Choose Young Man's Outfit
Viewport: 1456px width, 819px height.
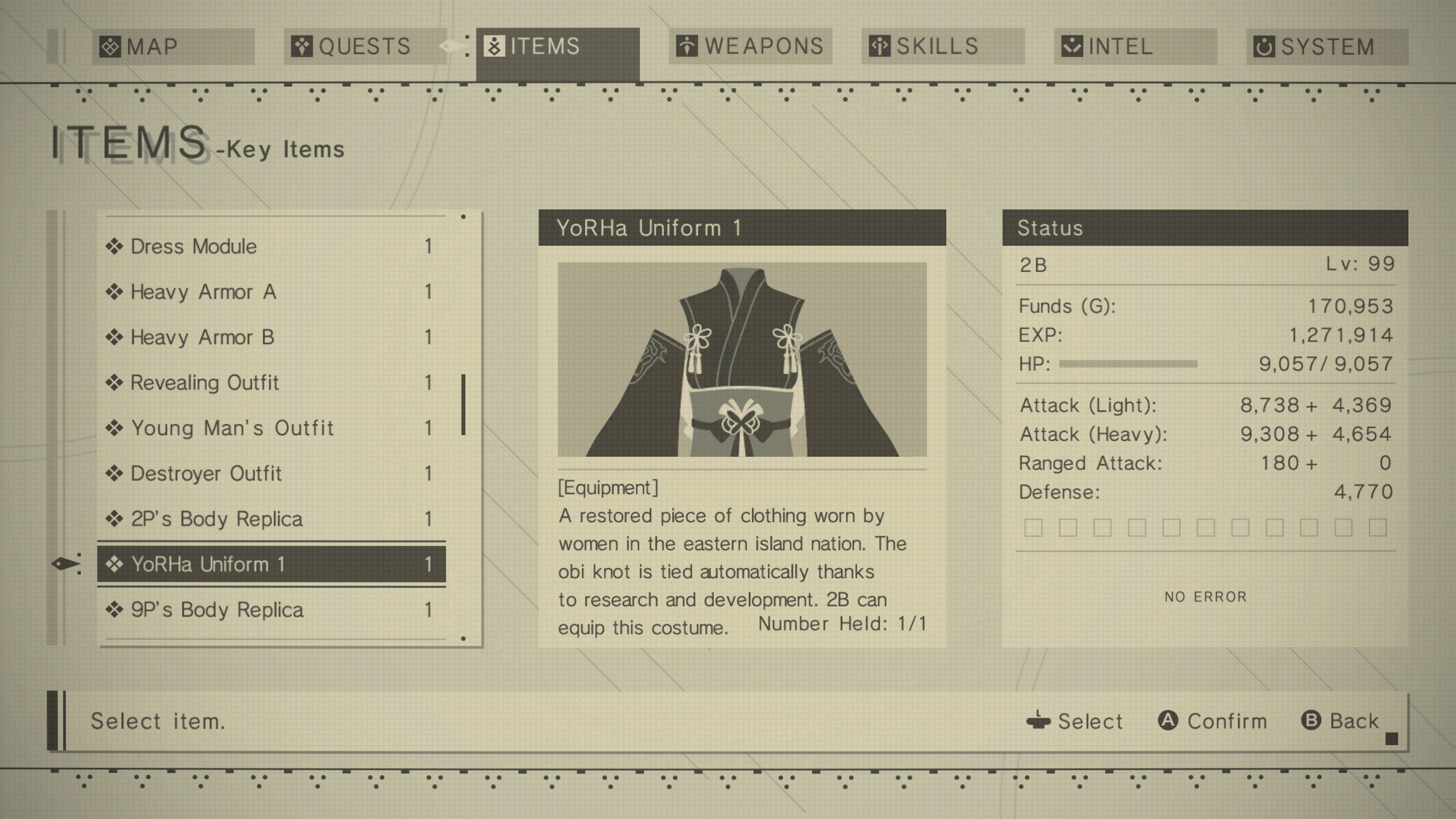(271, 428)
